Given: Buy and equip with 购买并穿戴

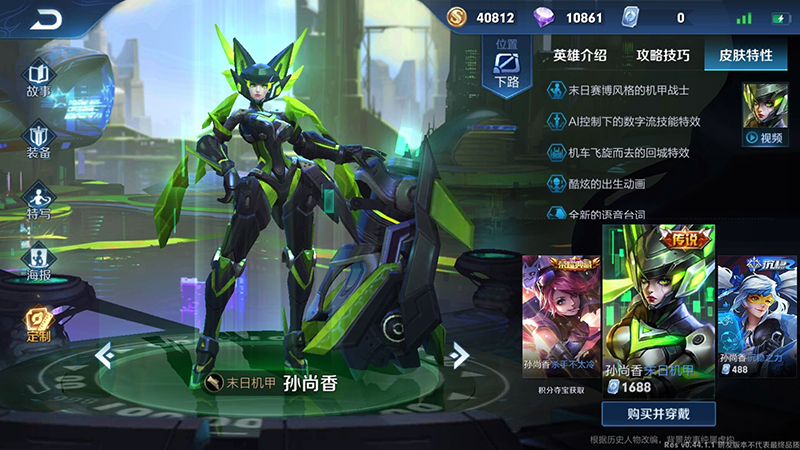Looking at the screenshot, I should tap(657, 414).
